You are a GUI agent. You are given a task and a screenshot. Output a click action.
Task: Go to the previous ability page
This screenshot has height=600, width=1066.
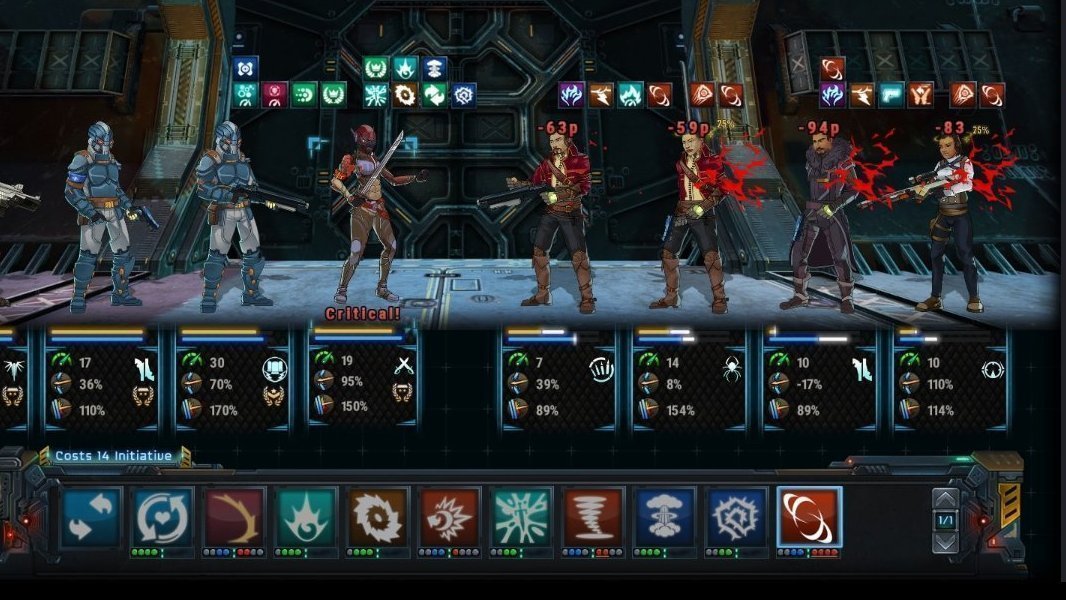tap(945, 500)
